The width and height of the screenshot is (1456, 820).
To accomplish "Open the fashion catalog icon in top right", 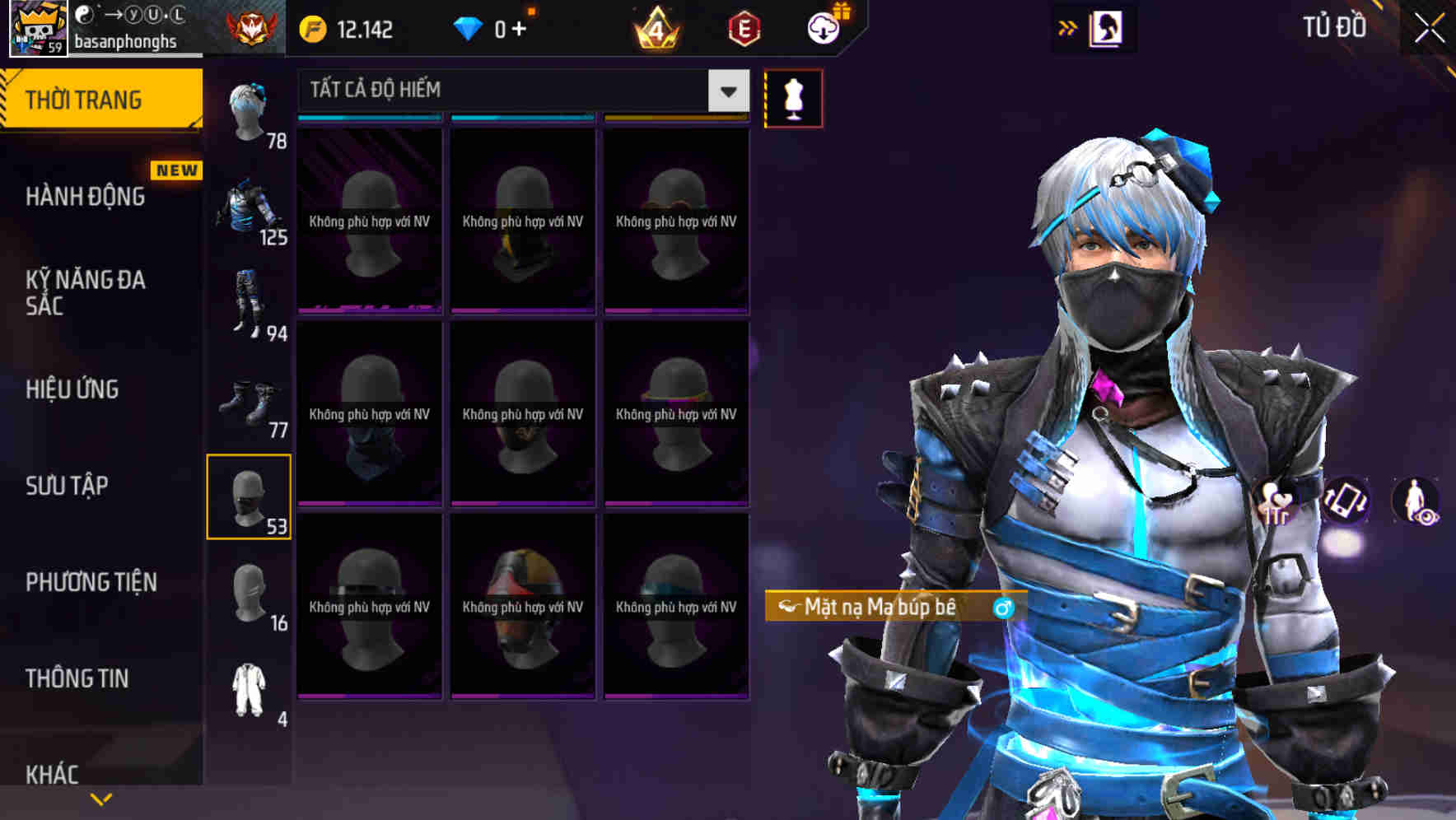I will (1104, 27).
